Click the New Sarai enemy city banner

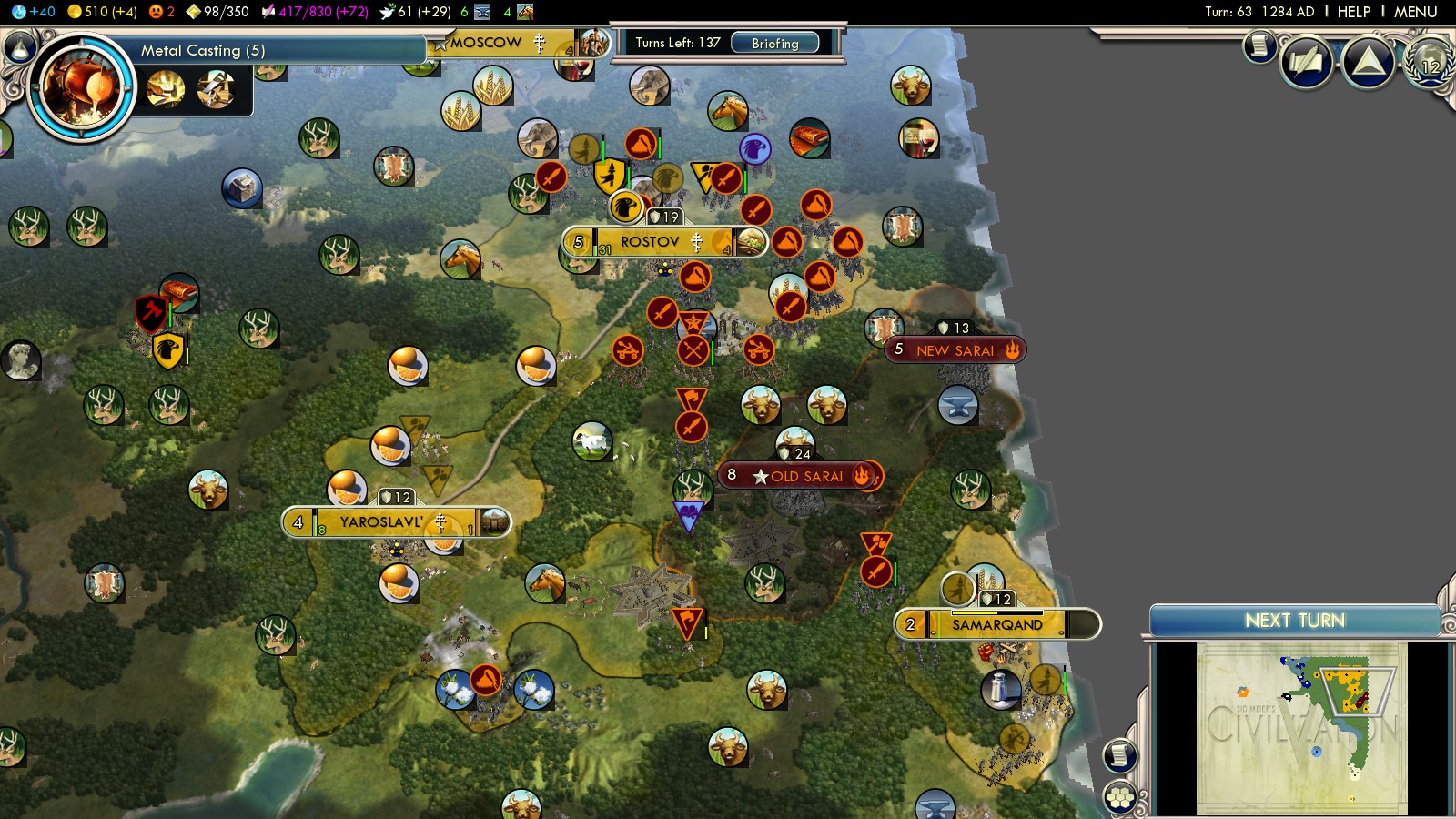(955, 350)
